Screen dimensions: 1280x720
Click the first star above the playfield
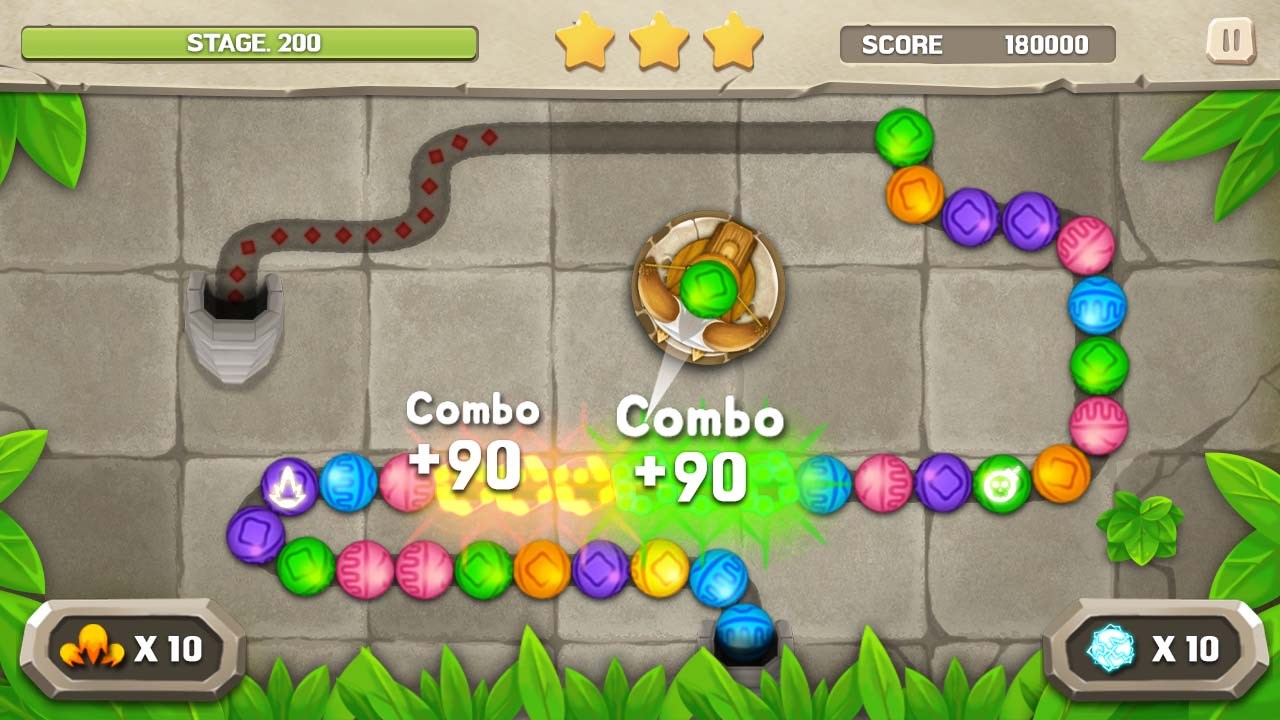[588, 41]
